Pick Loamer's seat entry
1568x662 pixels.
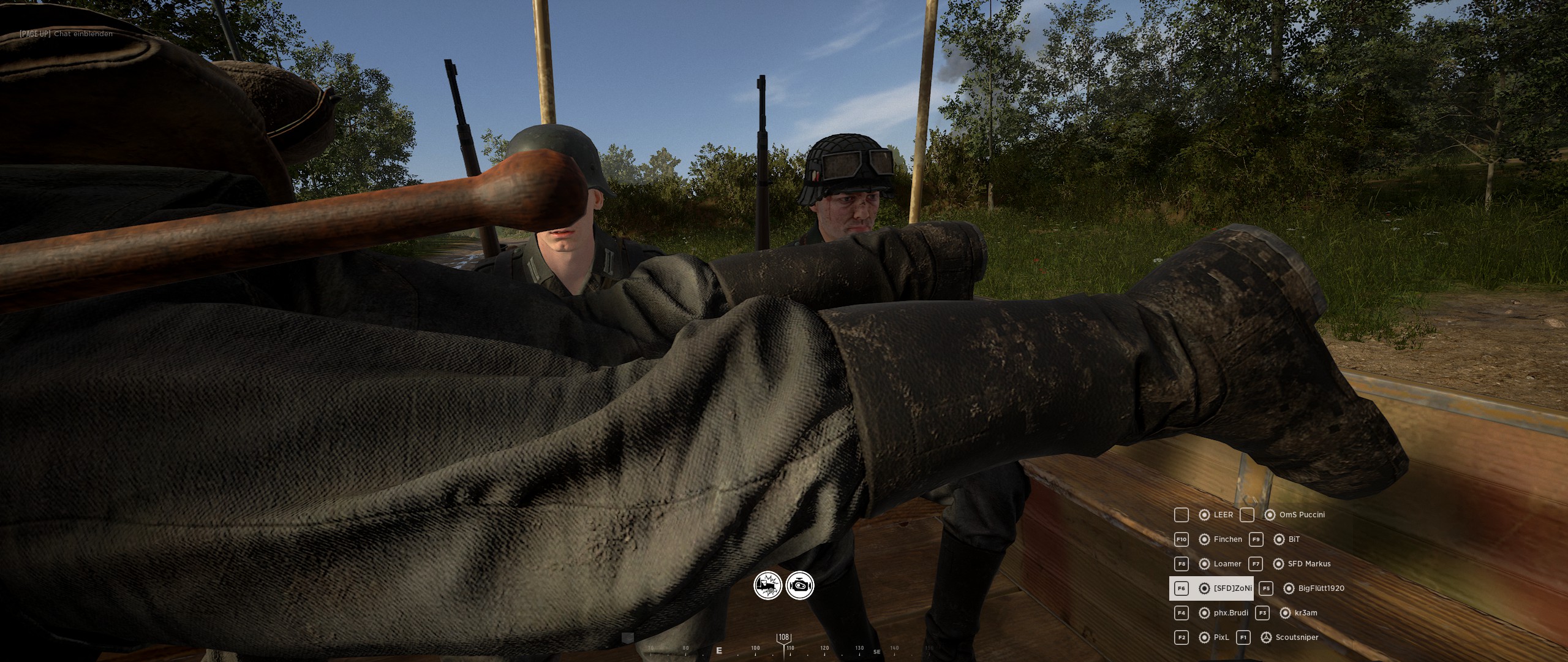pyautogui.click(x=1220, y=564)
